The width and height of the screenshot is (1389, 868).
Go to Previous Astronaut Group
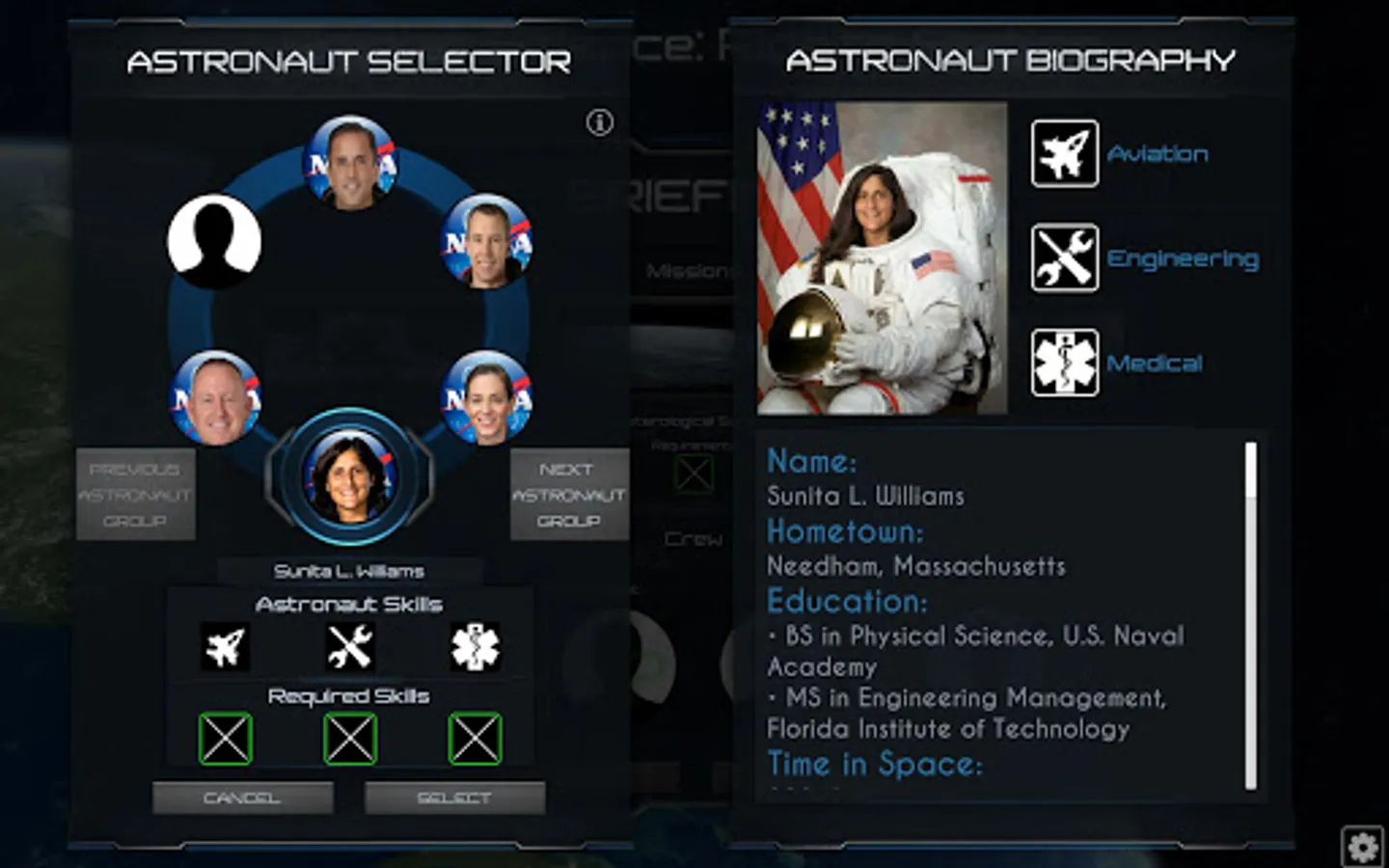pos(135,495)
